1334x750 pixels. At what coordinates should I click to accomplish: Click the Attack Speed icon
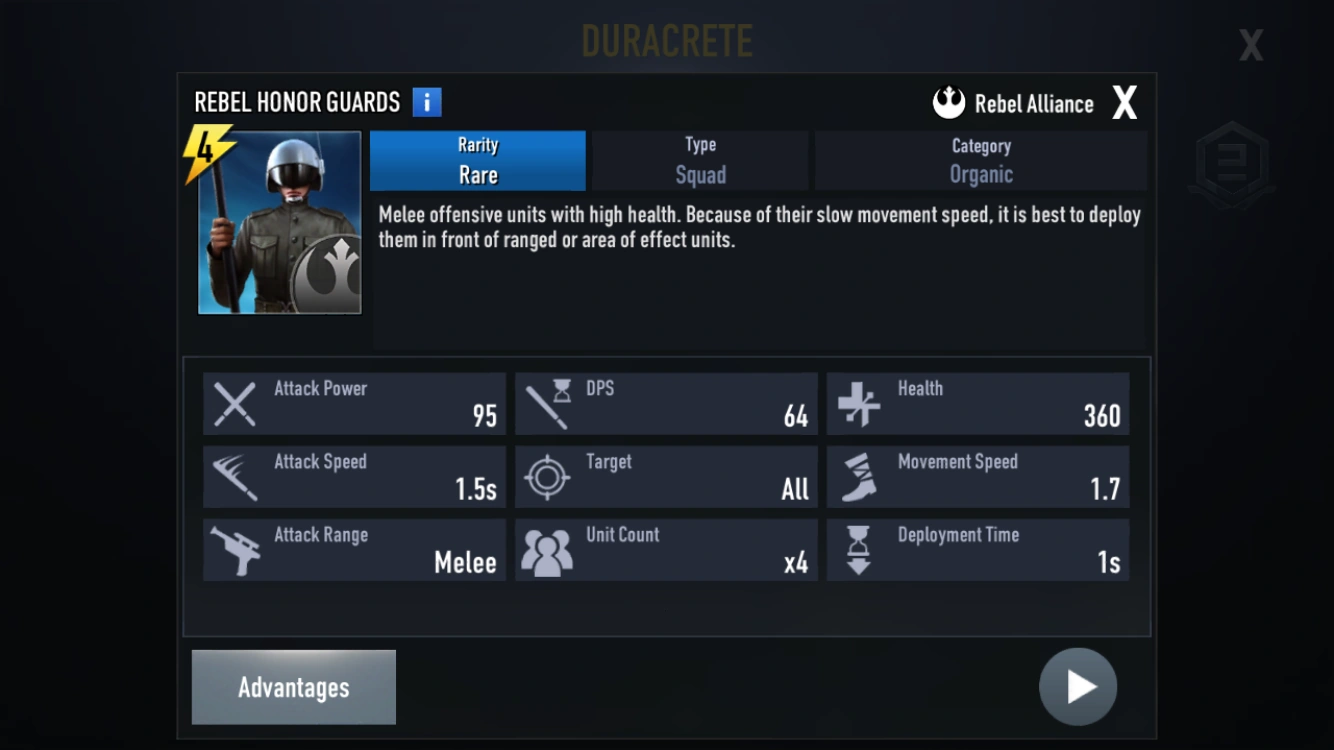(x=234, y=476)
